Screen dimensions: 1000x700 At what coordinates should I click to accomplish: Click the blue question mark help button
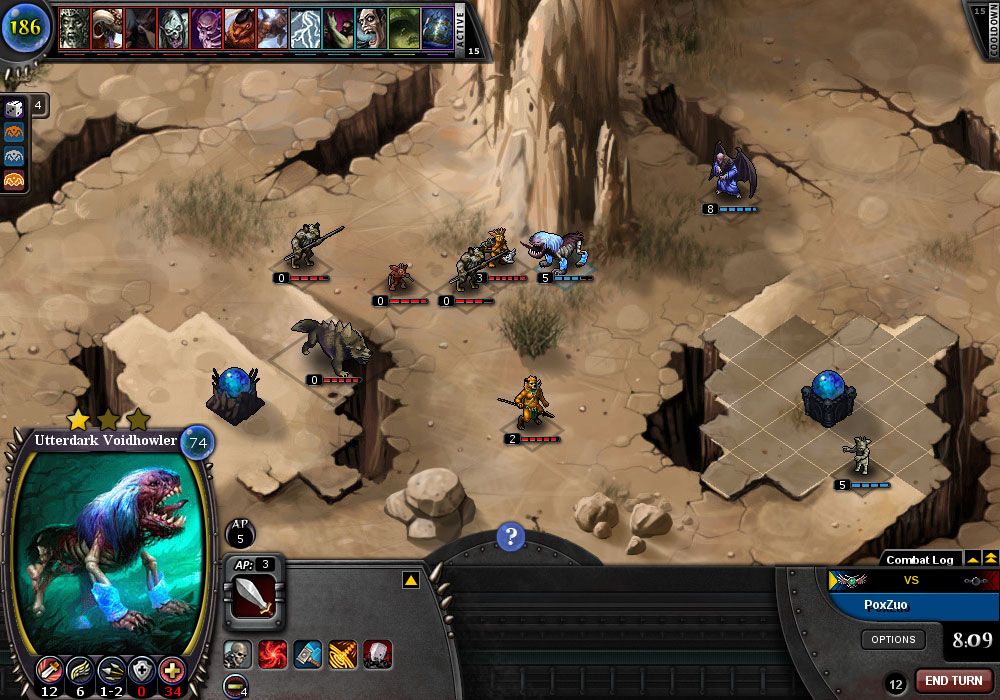(510, 537)
